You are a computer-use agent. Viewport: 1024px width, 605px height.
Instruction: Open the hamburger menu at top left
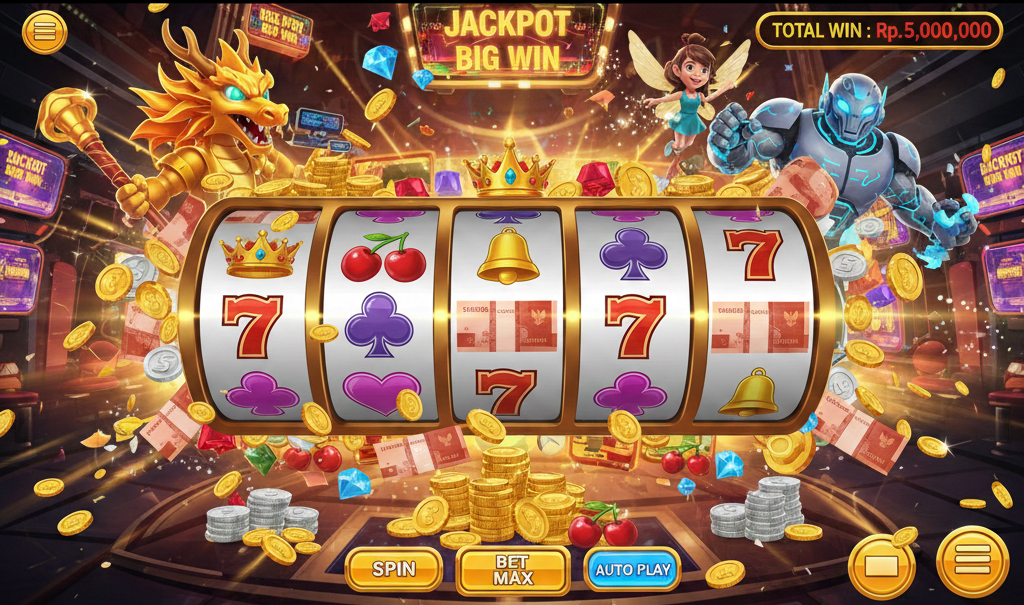pos(44,32)
